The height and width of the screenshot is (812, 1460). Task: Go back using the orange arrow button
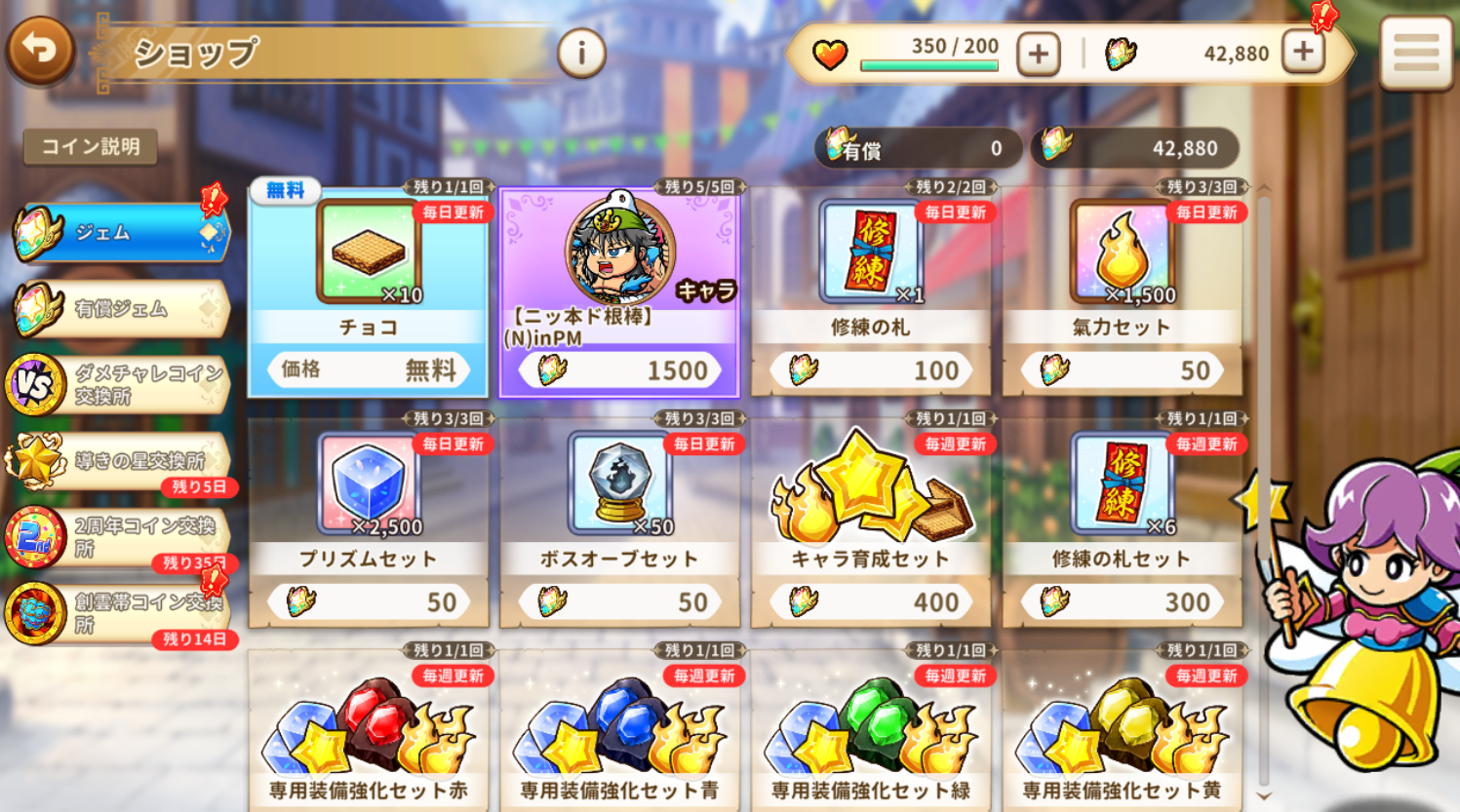coord(40,49)
